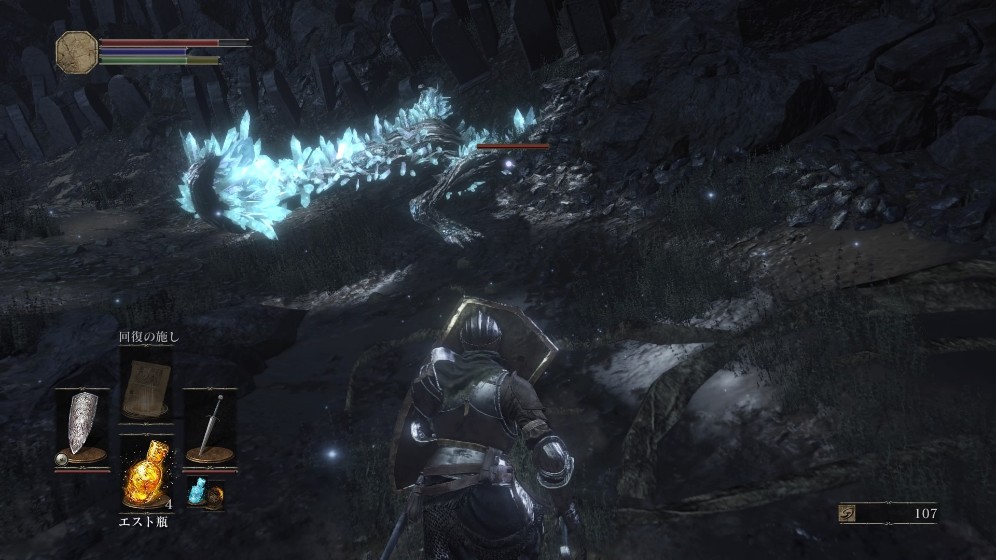Viewport: 996px width, 560px height.
Task: Click the left-hand shield equipment slot
Action: pyautogui.click(x=82, y=427)
